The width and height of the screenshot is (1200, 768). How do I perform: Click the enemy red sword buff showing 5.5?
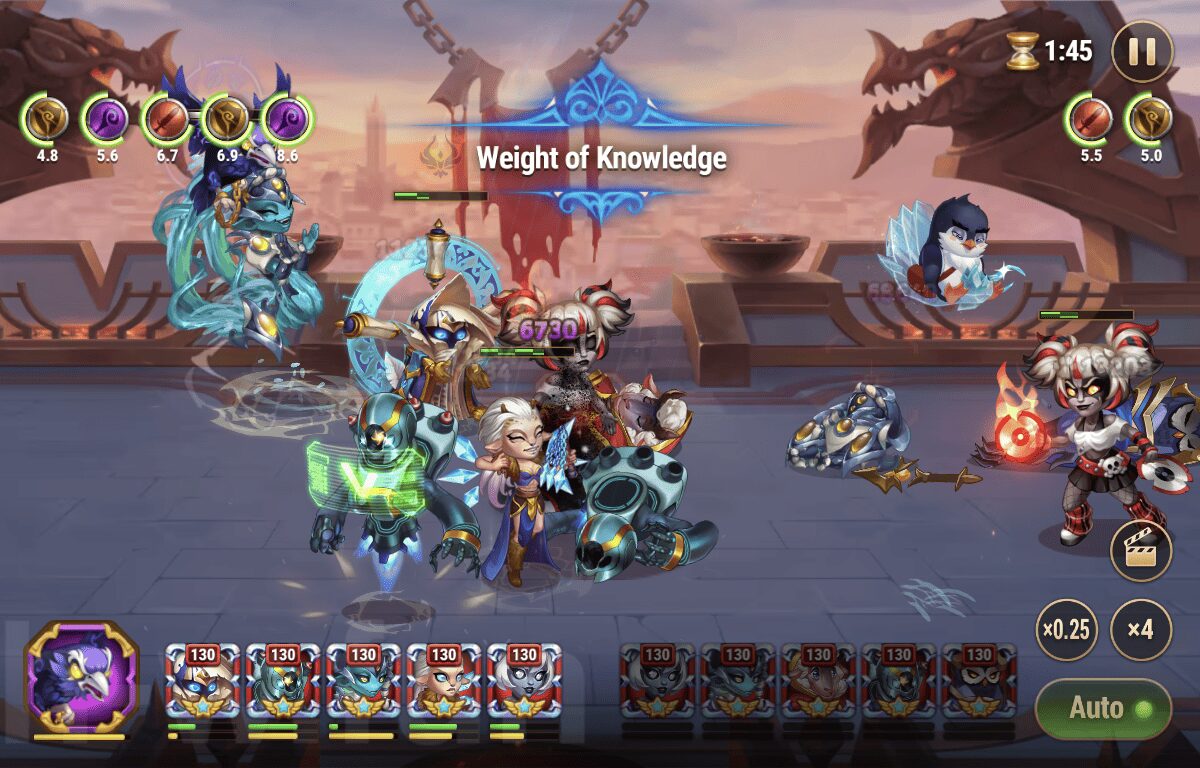pyautogui.click(x=1090, y=119)
